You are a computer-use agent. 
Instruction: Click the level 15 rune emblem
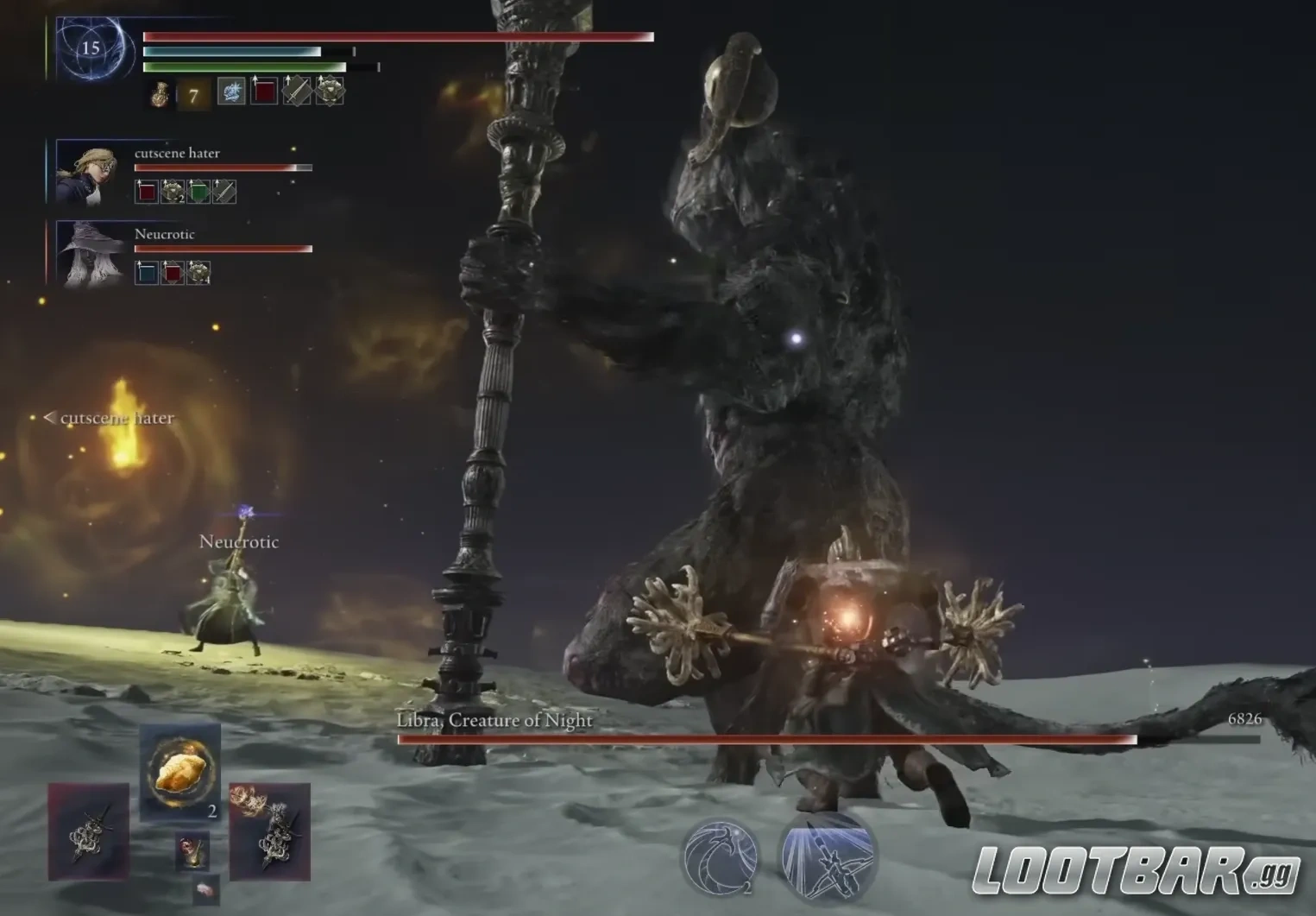coord(91,48)
